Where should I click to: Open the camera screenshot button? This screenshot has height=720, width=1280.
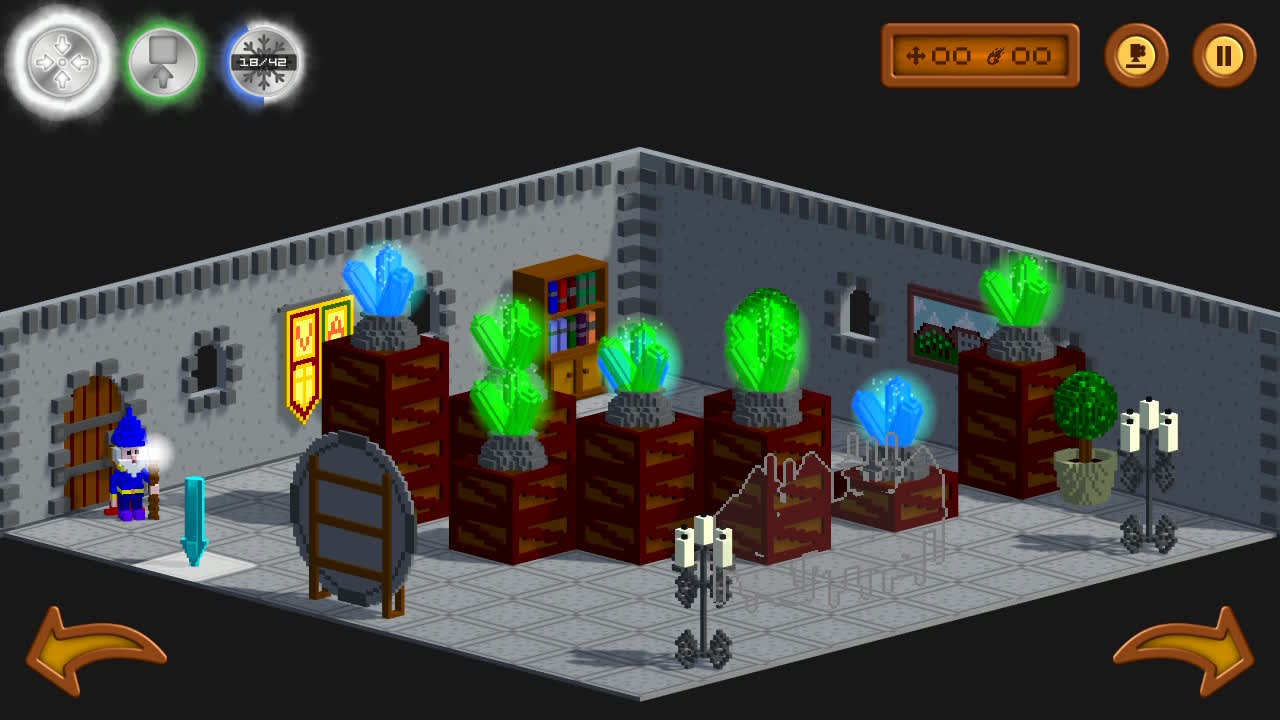[x=1139, y=56]
